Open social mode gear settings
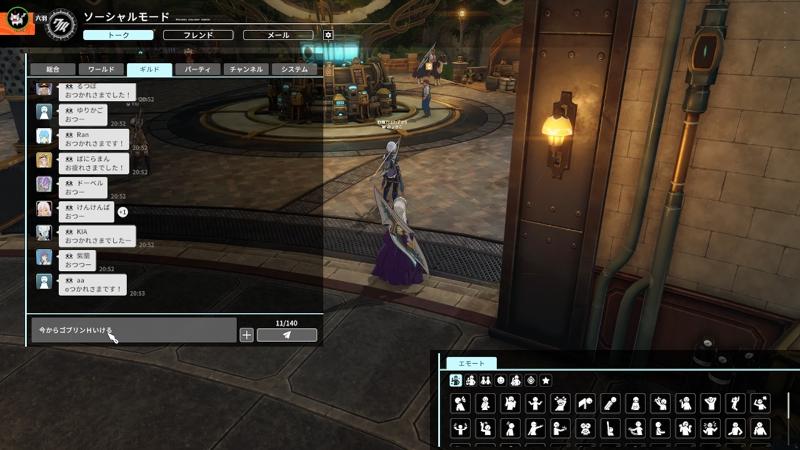This screenshot has height=450, width=800. [x=328, y=35]
